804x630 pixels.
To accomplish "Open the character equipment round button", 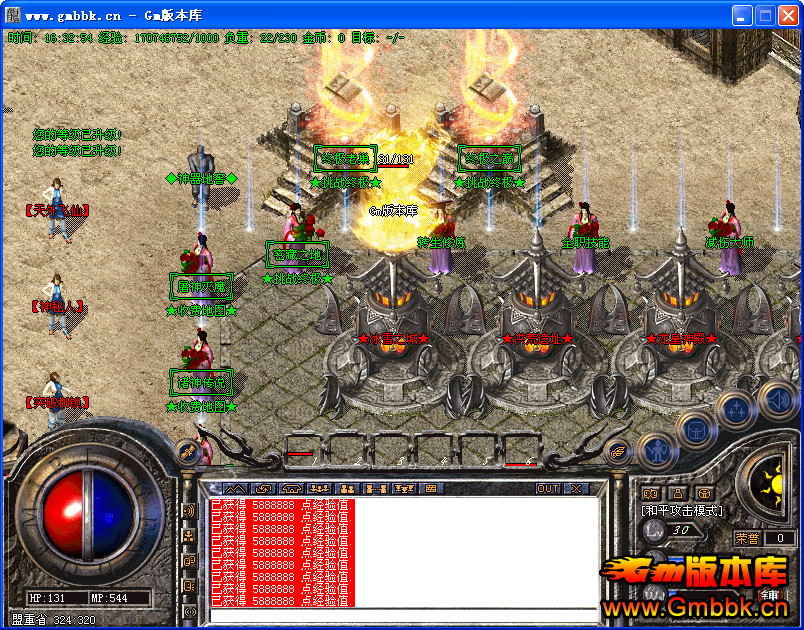I will (x=655, y=452).
